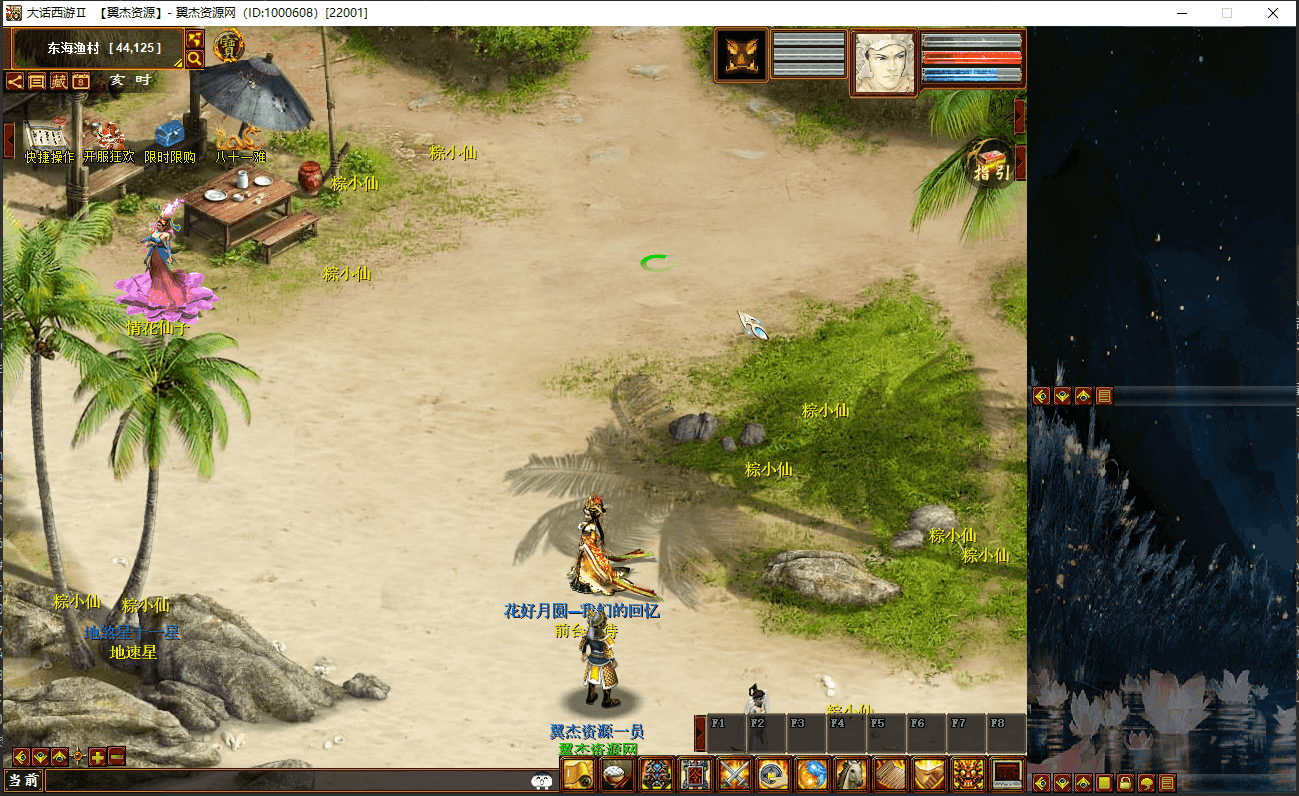Viewport: 1299px width, 796px height.
Task: Click the handshake icon in the toolbar
Action: [929, 775]
